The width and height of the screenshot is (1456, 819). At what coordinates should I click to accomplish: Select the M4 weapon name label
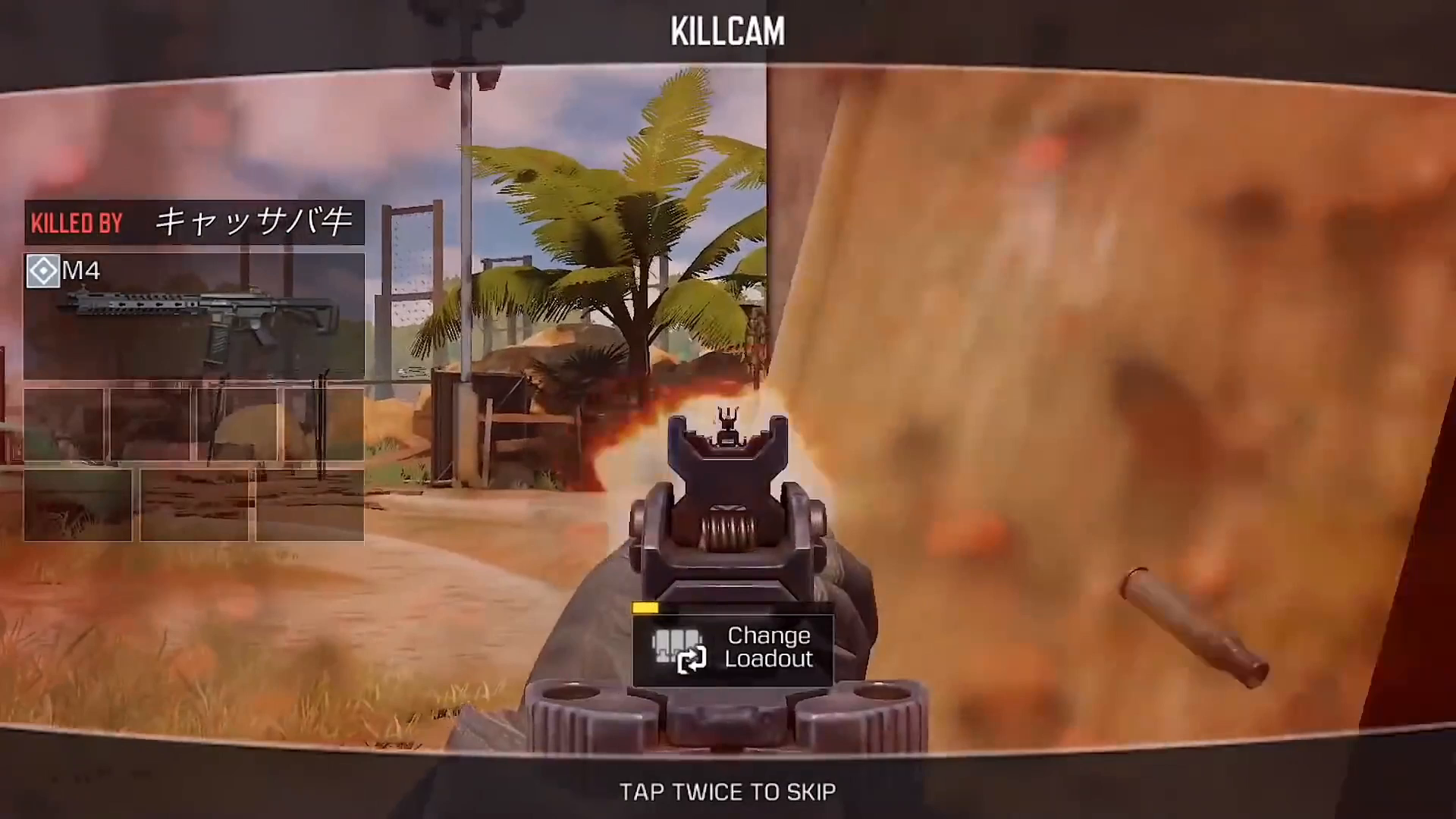(82, 271)
